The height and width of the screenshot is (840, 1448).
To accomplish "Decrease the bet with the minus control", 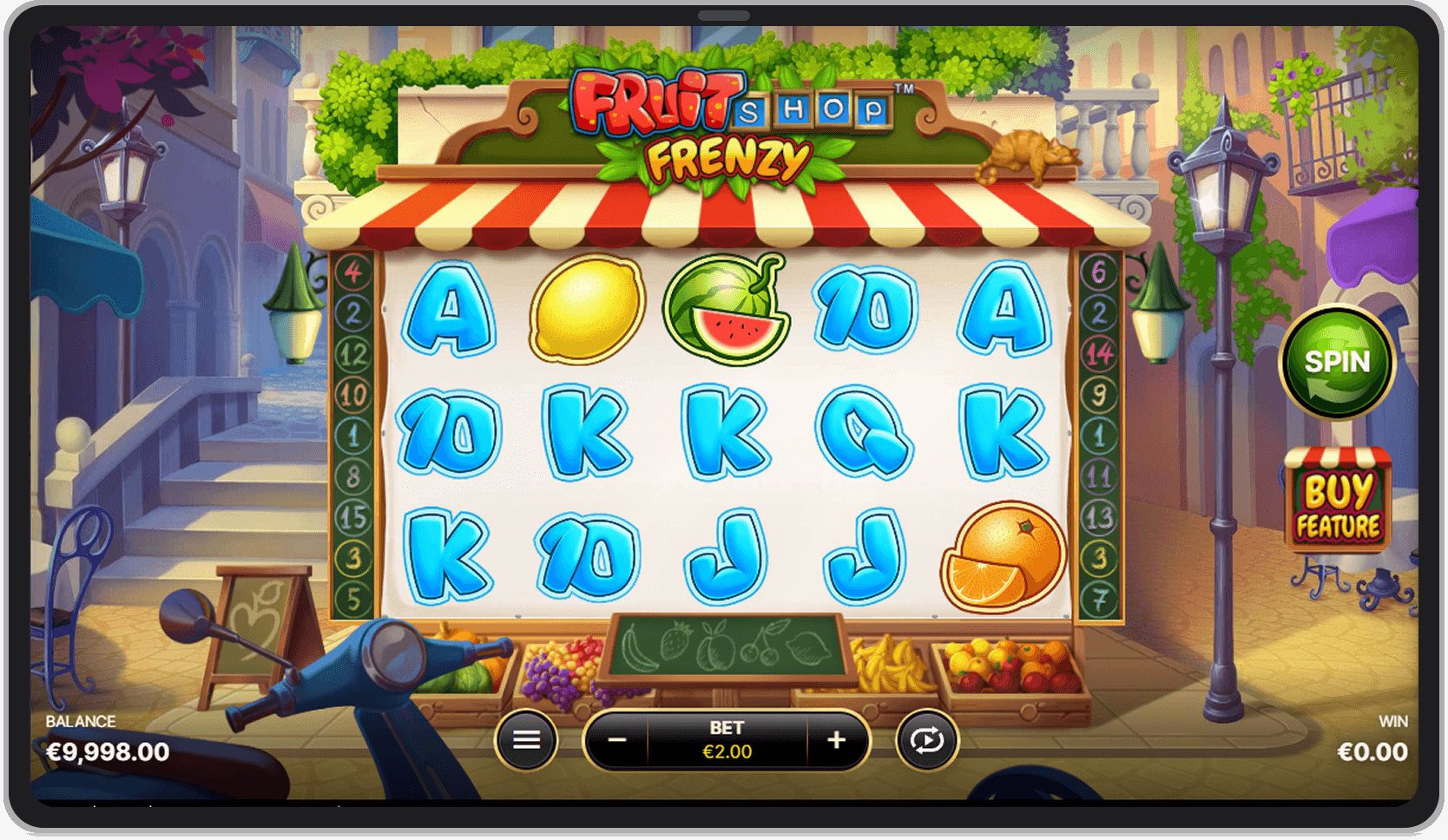I will click(x=618, y=739).
